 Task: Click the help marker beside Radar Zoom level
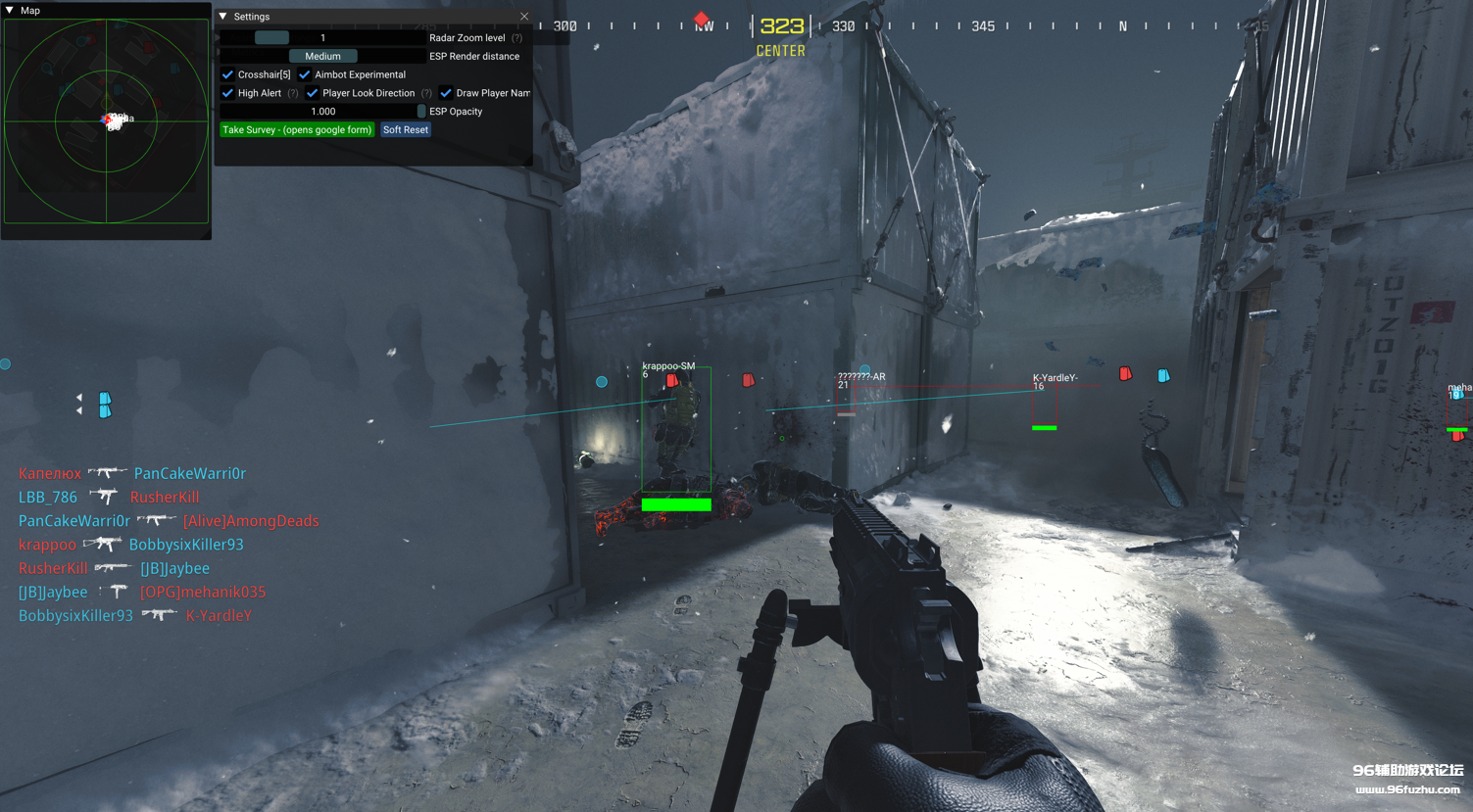click(516, 38)
